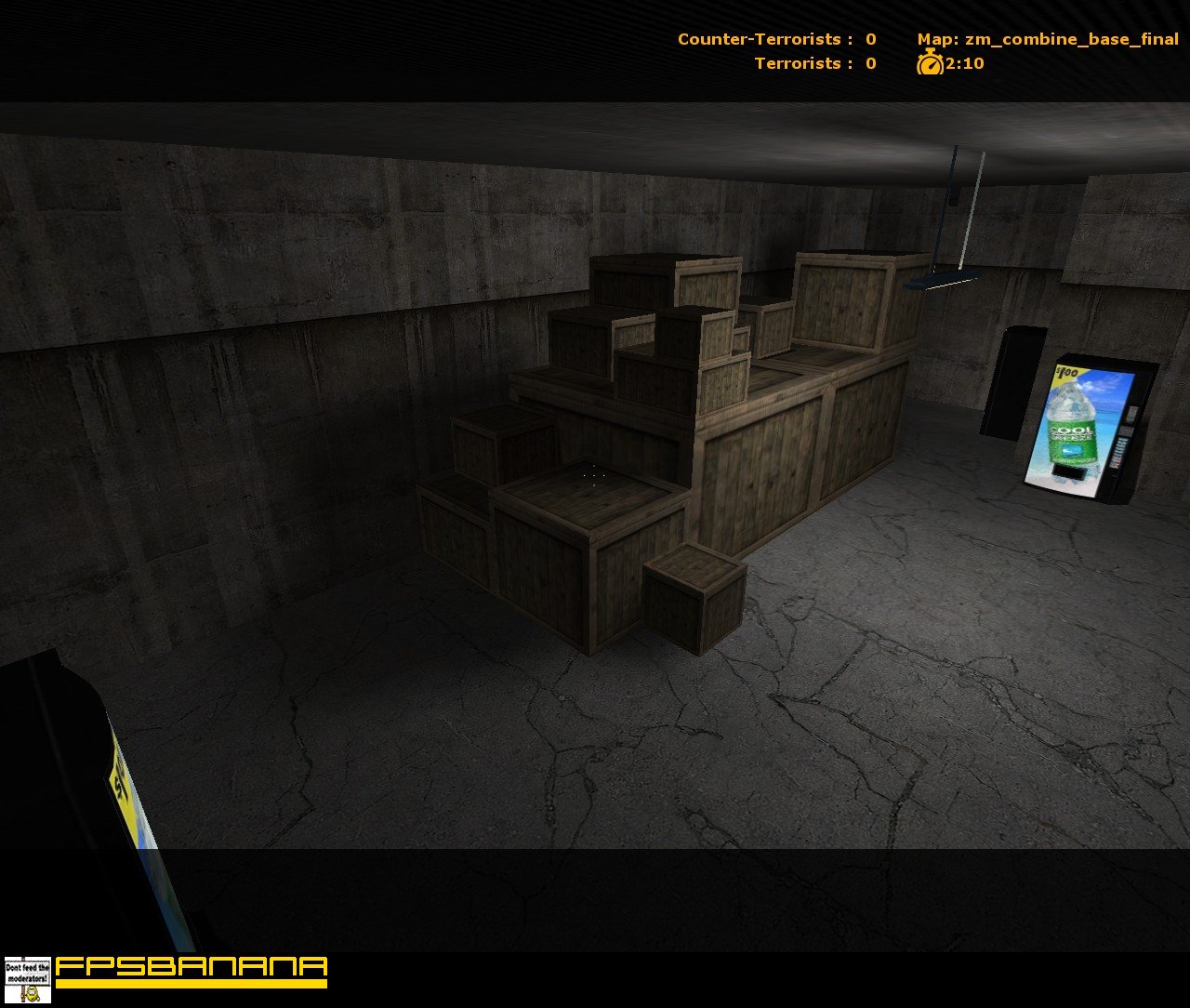1190x1008 pixels.
Task: Click the stopwatch timer icon on the HUD
Action: (930, 64)
